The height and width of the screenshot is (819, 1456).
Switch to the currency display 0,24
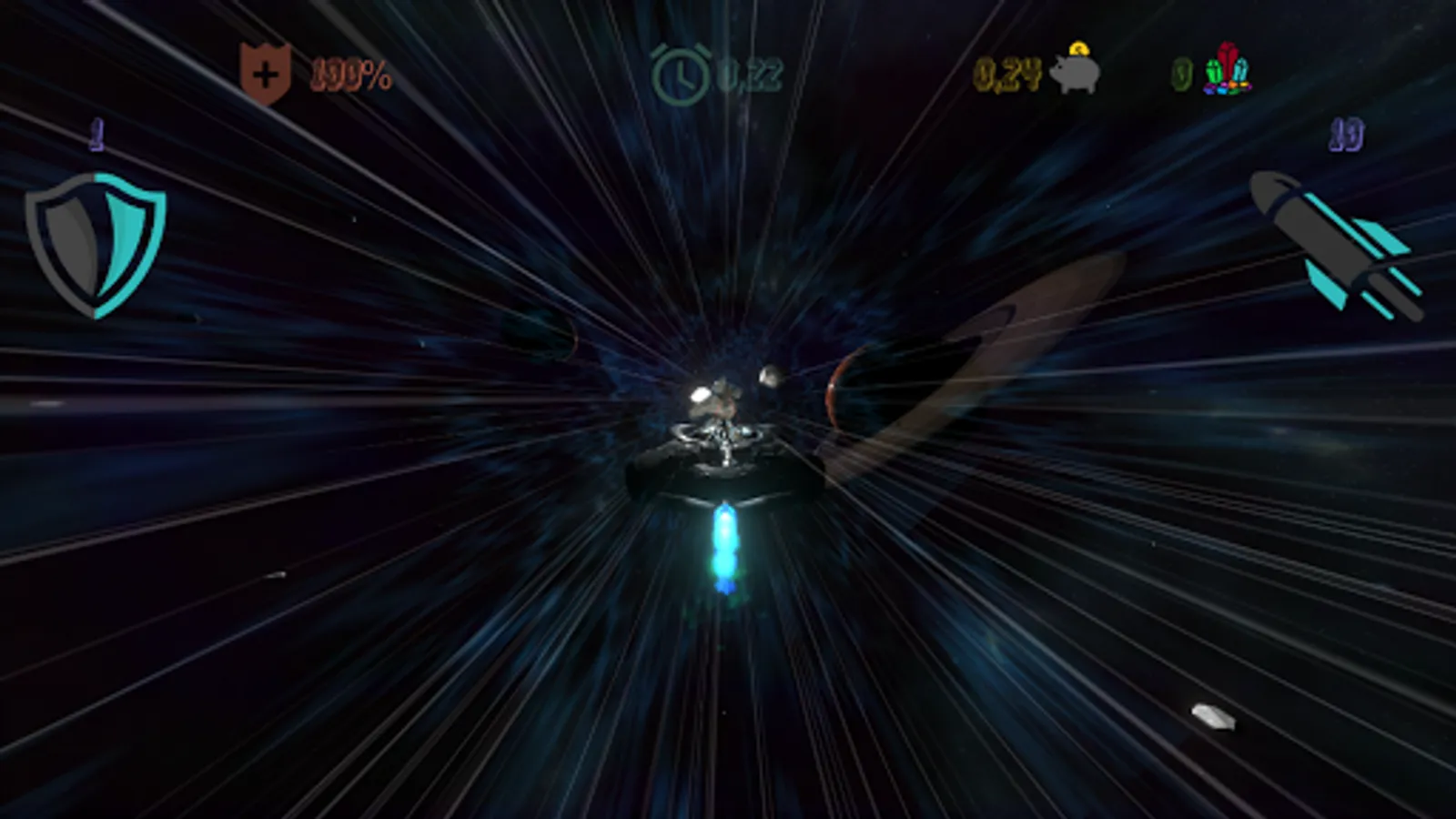pyautogui.click(x=1009, y=73)
